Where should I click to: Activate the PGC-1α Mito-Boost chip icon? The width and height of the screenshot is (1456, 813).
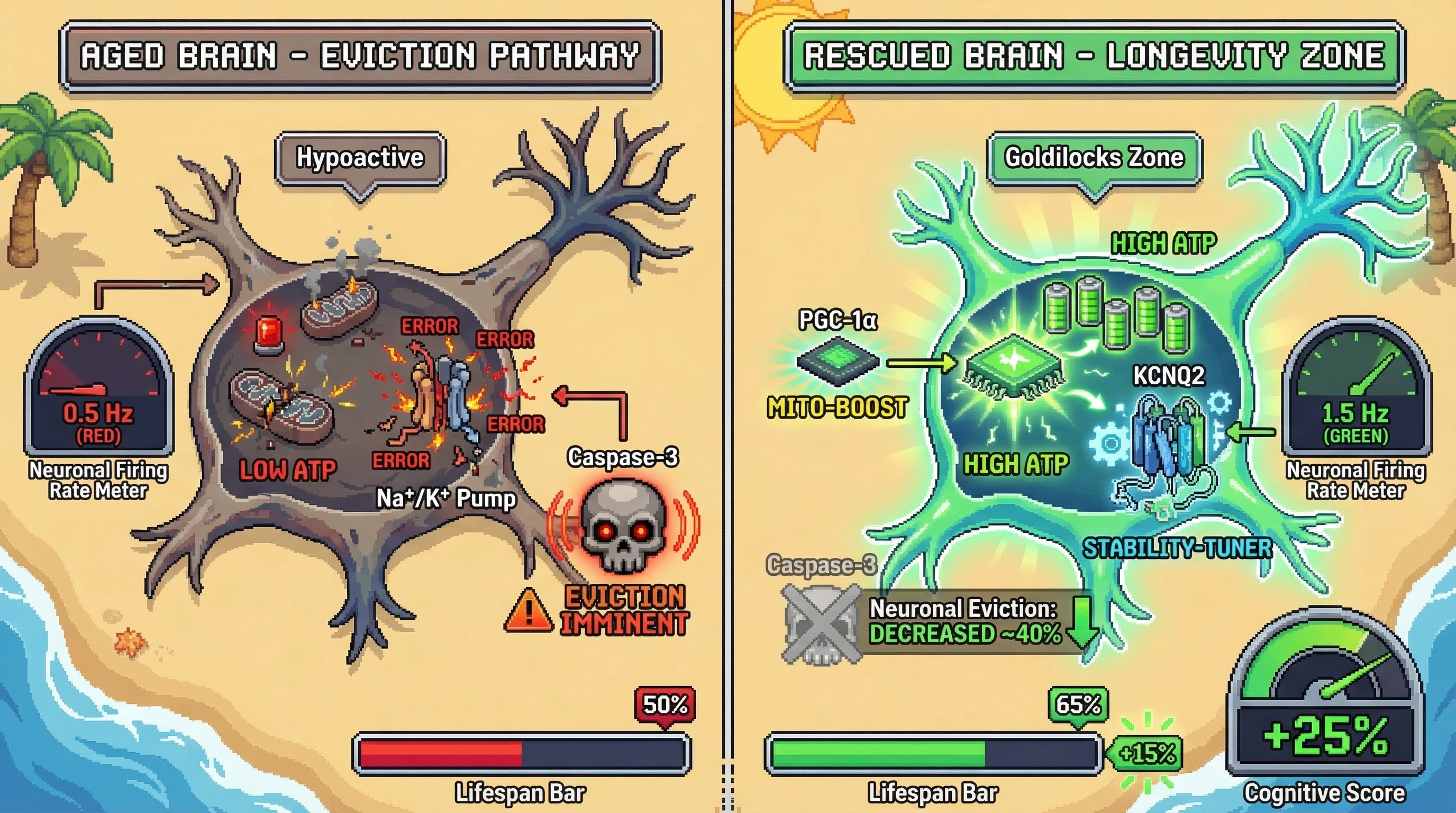838,363
